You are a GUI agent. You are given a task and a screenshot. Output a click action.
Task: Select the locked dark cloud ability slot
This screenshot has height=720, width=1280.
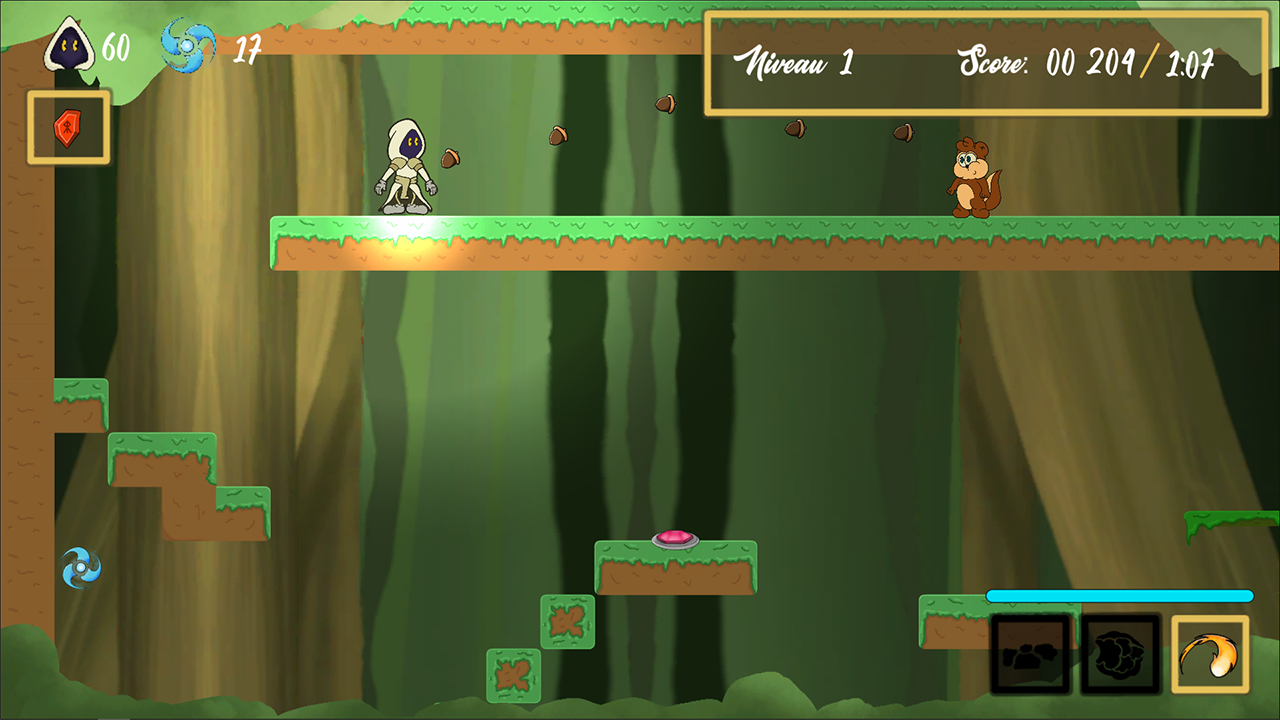click(1120, 655)
